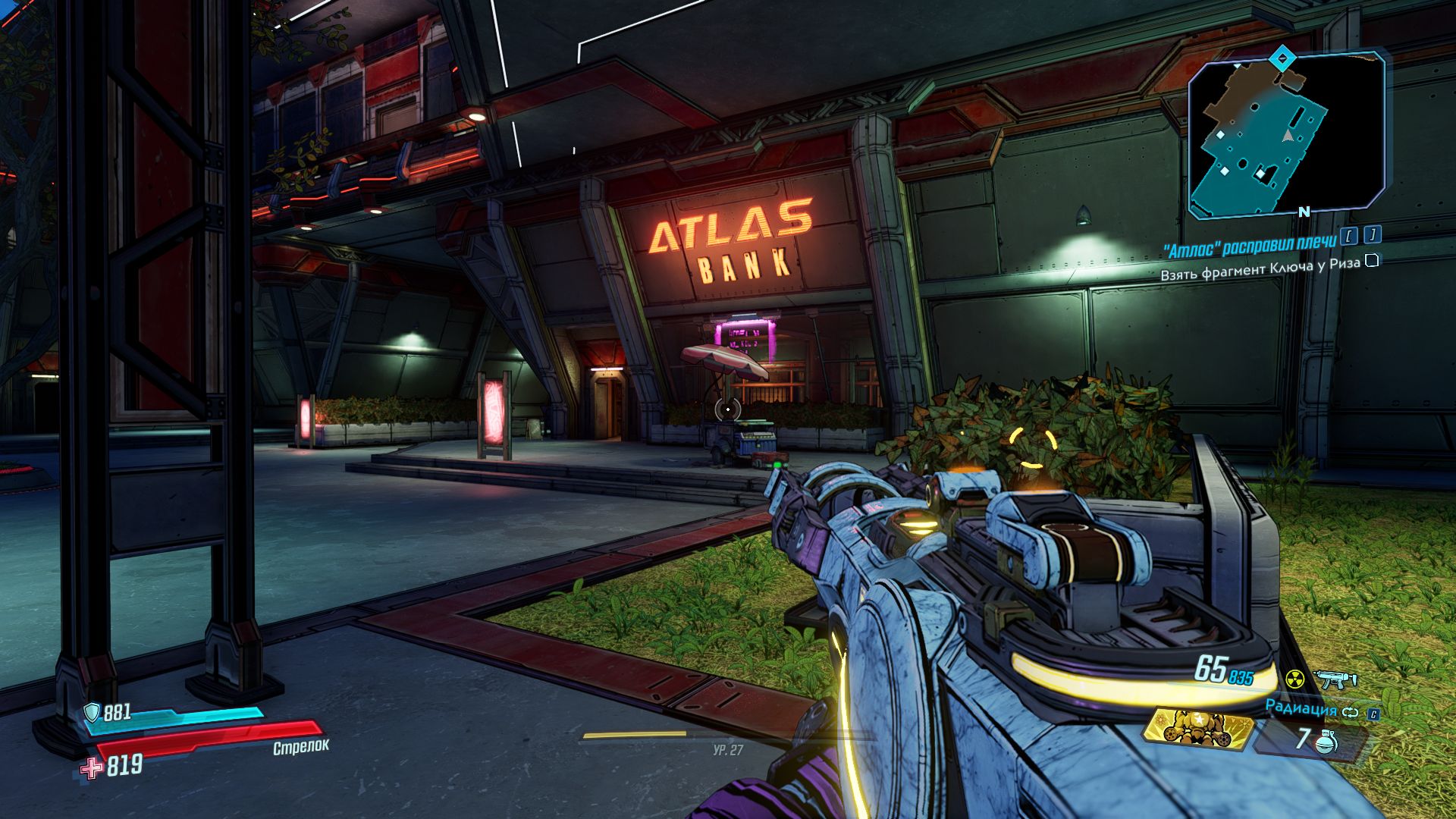Click the equipped submachine gun icon
Screen dimensions: 1456x819
[x=1333, y=678]
